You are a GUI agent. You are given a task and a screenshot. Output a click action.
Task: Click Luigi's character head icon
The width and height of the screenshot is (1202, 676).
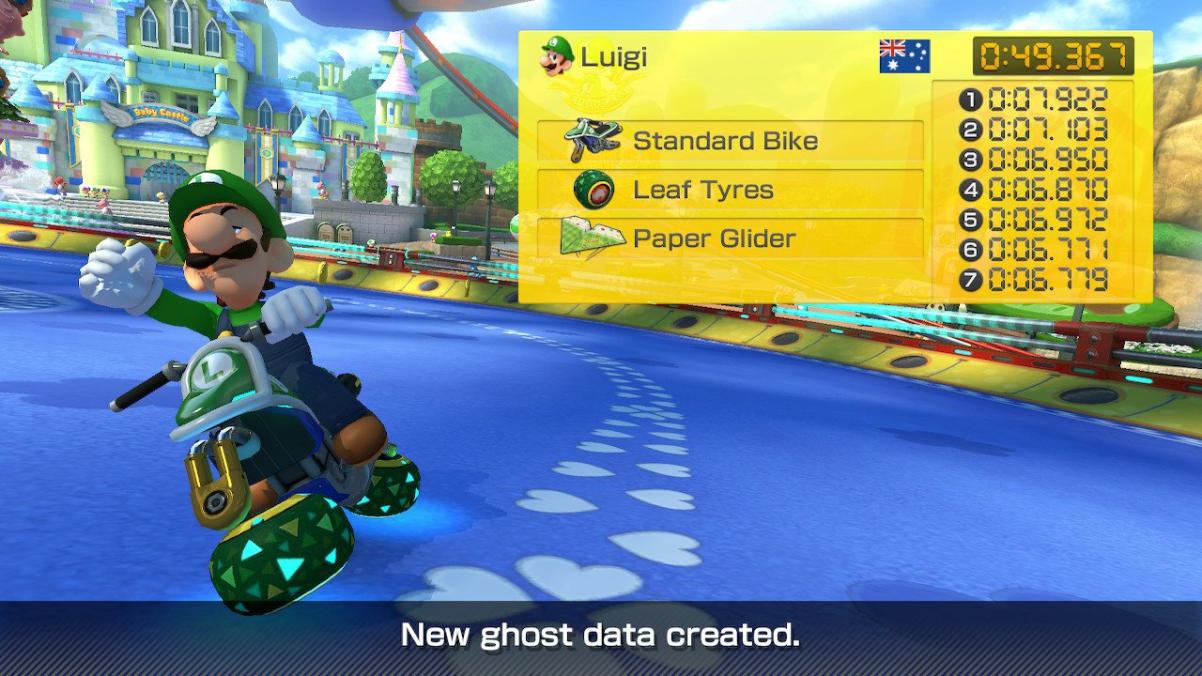557,56
